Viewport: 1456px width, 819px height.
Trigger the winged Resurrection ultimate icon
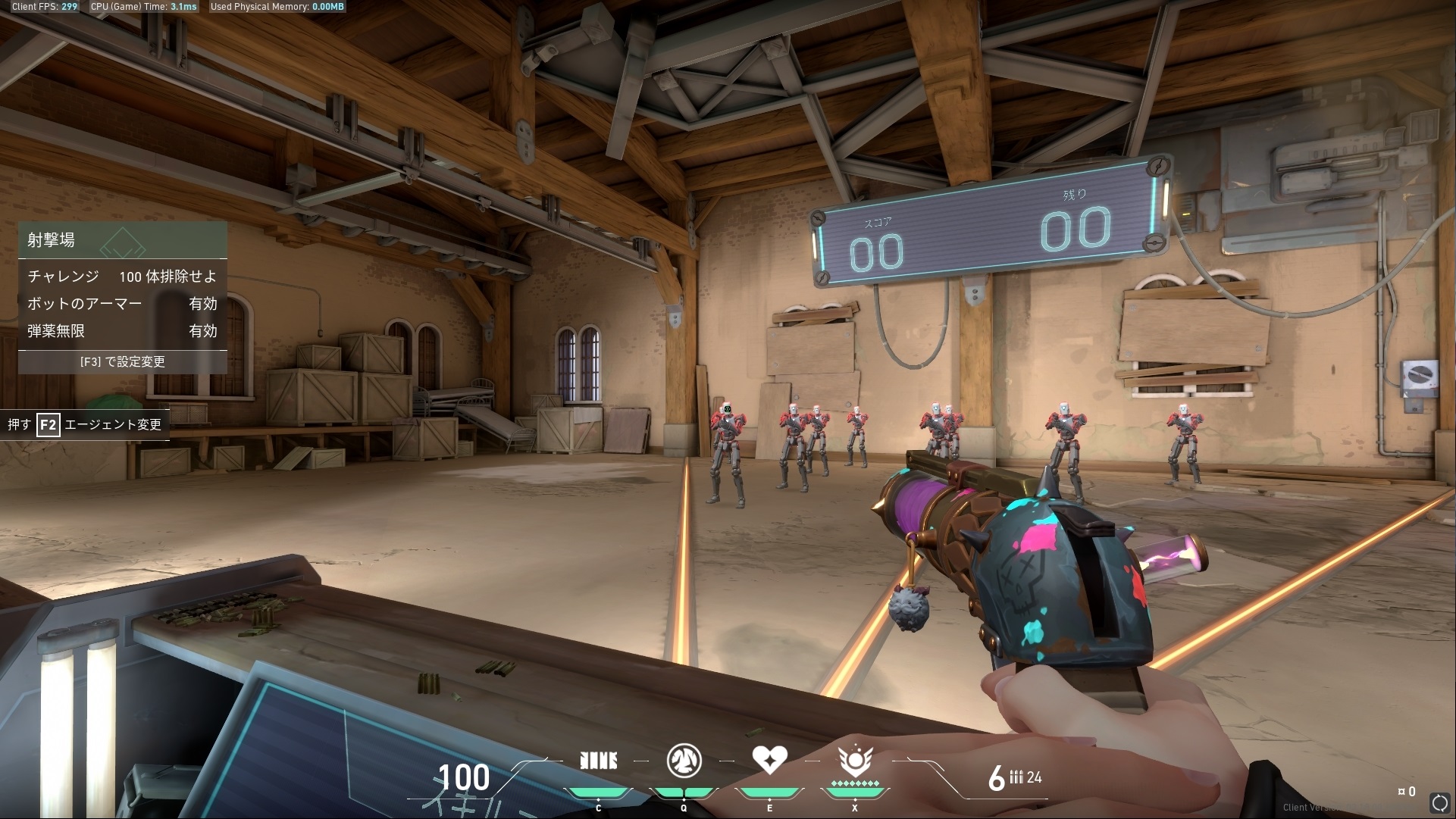[854, 761]
